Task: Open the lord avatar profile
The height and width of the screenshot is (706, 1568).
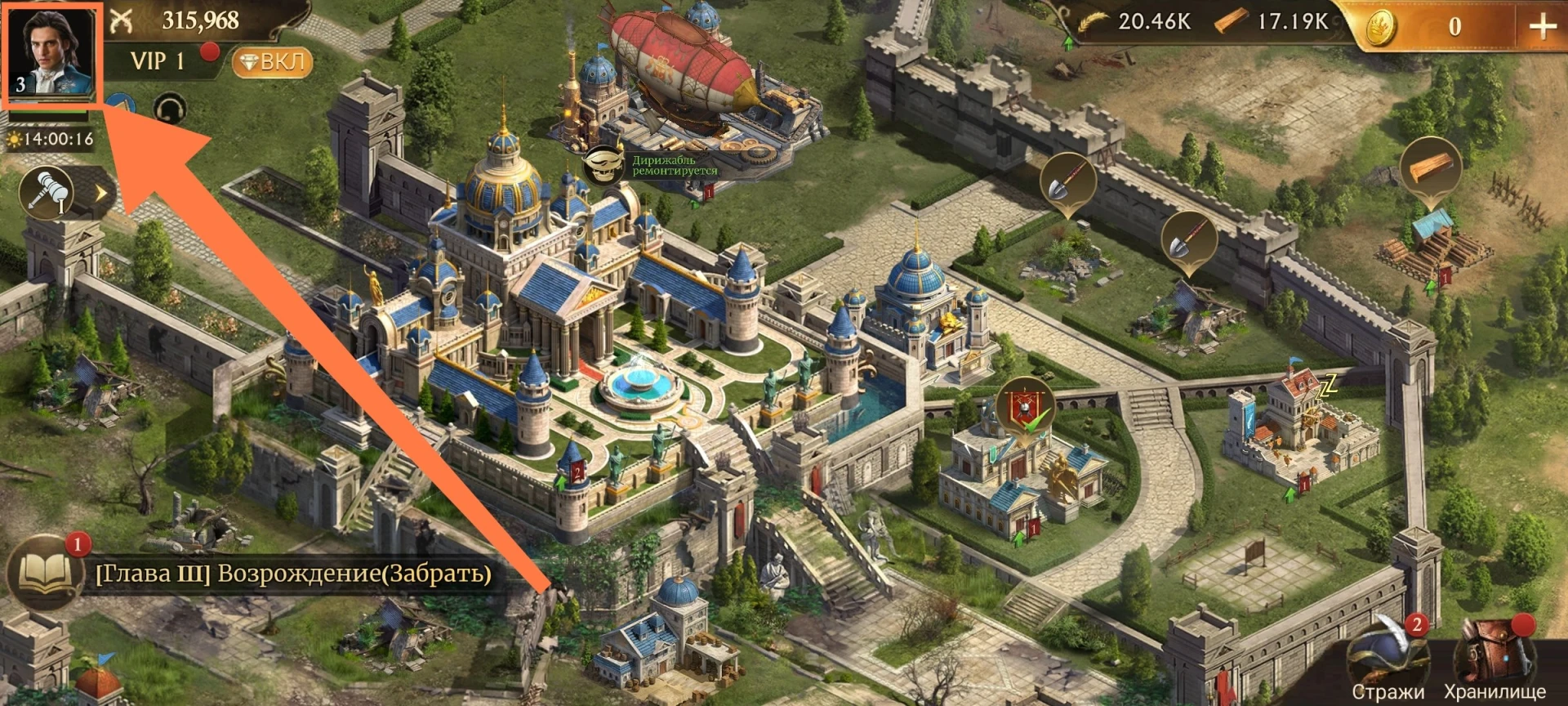Action: tap(51, 54)
